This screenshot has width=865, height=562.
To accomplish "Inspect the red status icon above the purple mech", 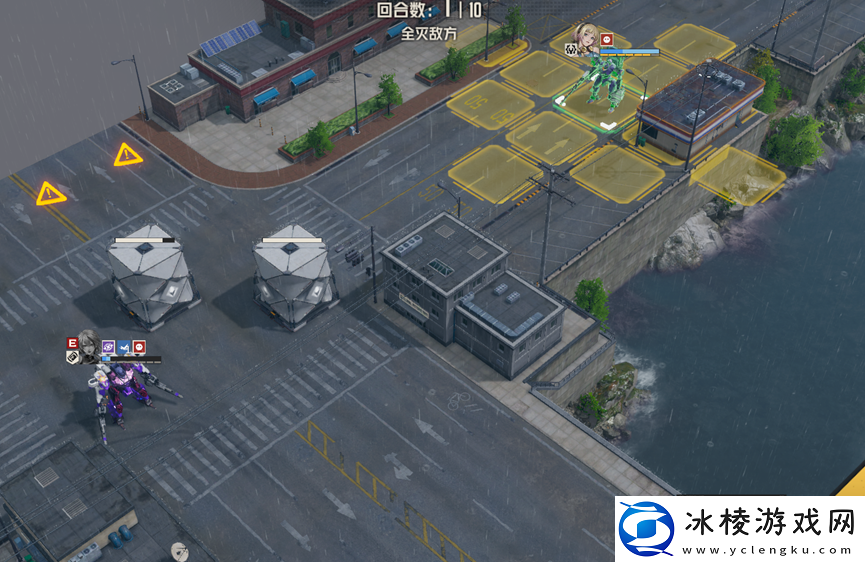I will pos(140,347).
